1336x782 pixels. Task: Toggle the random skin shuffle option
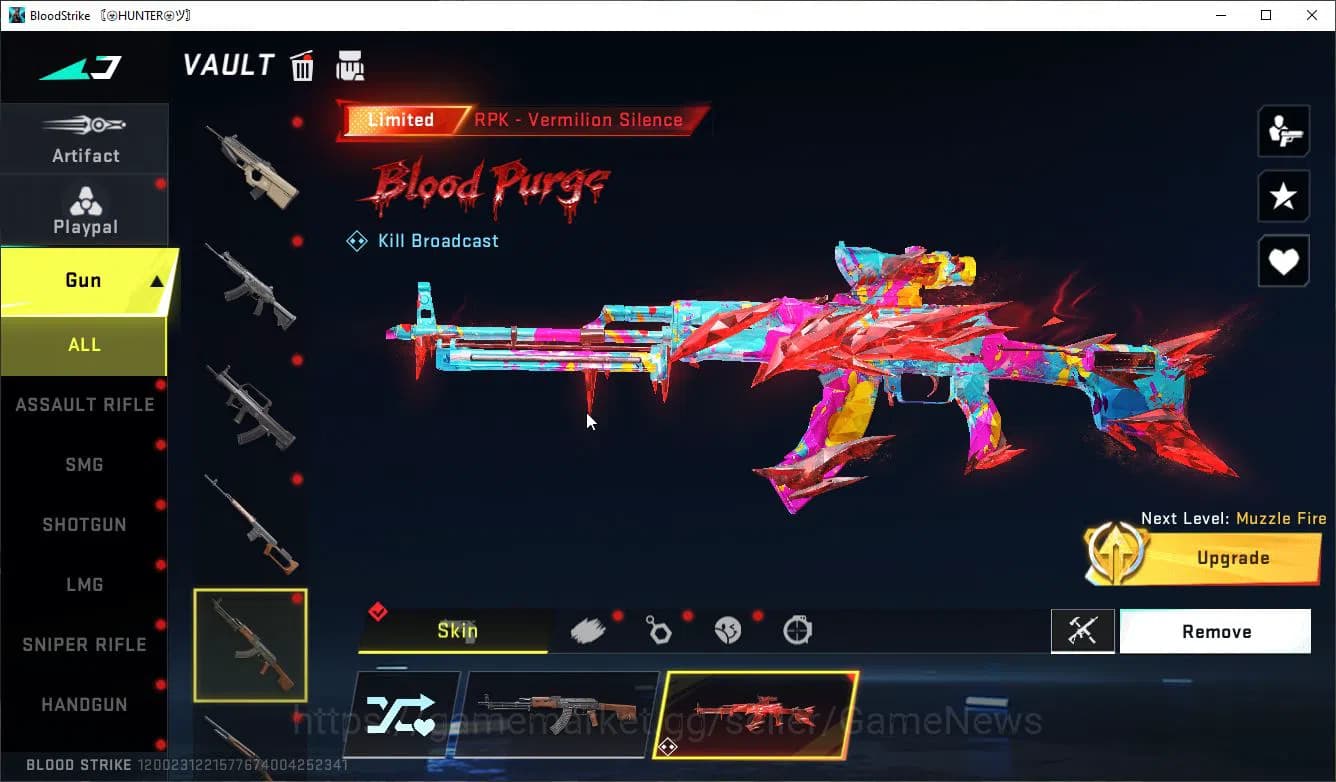coord(401,714)
